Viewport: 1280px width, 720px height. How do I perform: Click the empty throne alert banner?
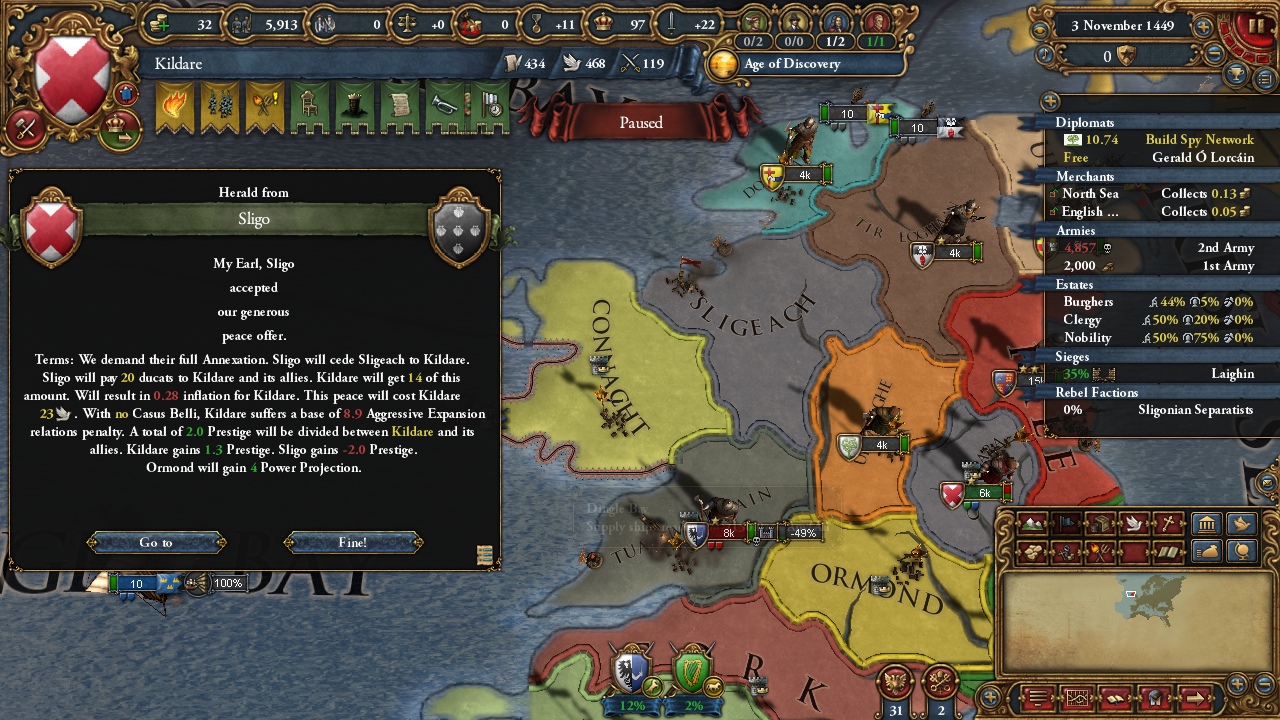(x=309, y=108)
